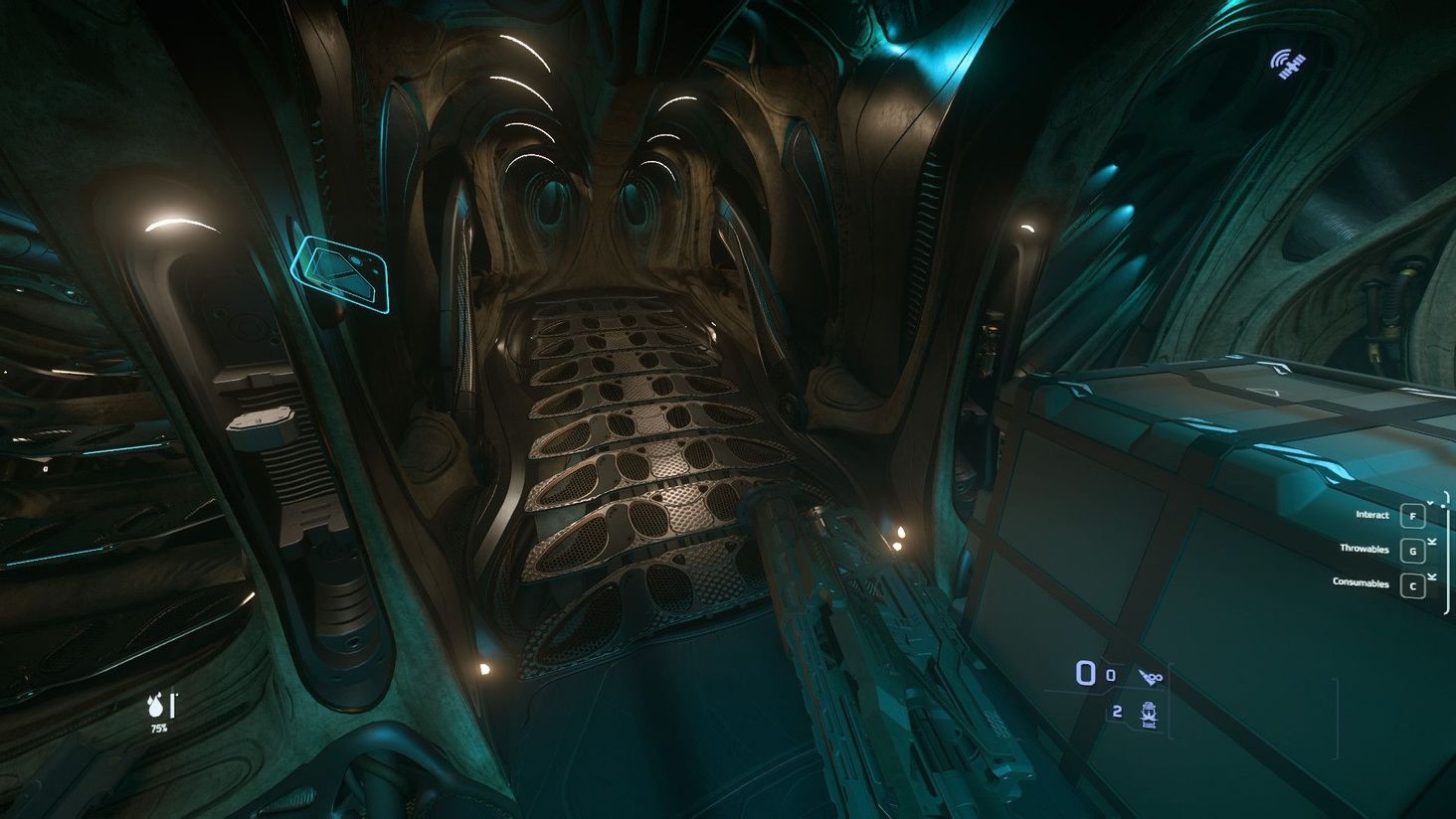
Task: Click the hydration droplet status icon
Action: (x=155, y=708)
